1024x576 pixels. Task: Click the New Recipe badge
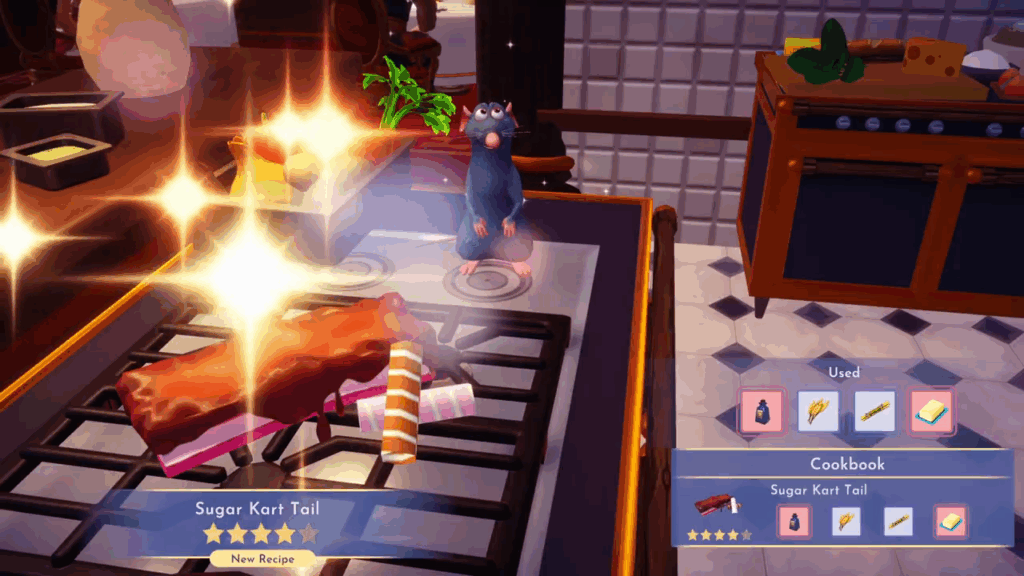[261, 559]
